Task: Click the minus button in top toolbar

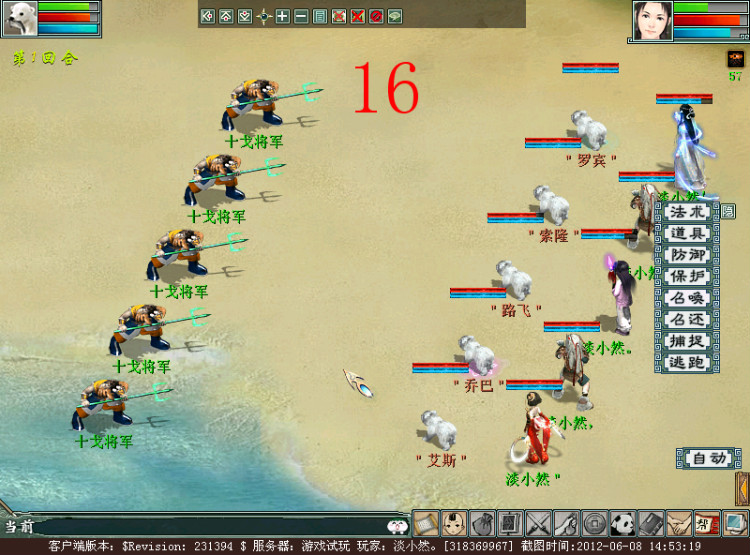Action: (x=300, y=16)
